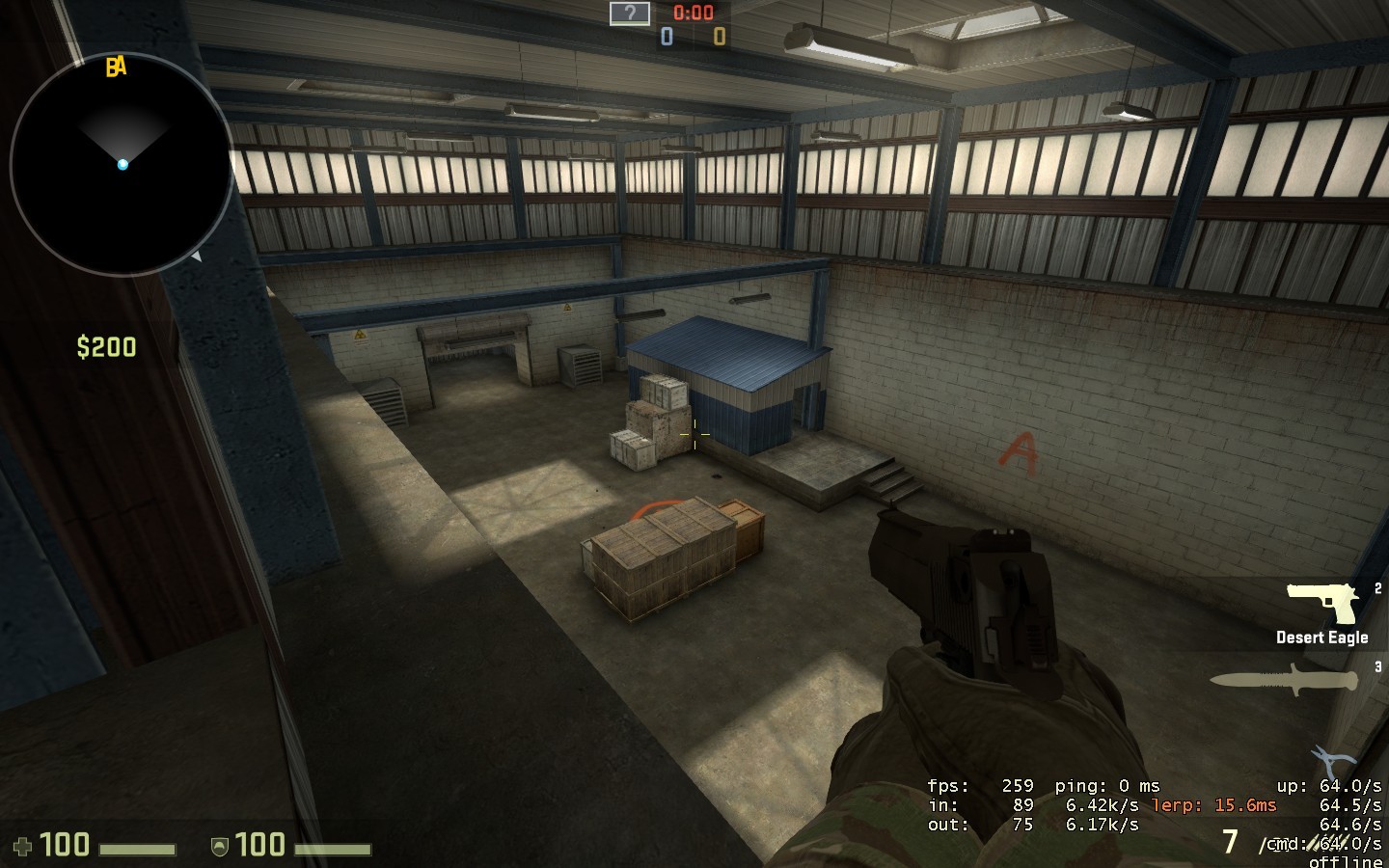Select the T score of 0

click(x=718, y=36)
